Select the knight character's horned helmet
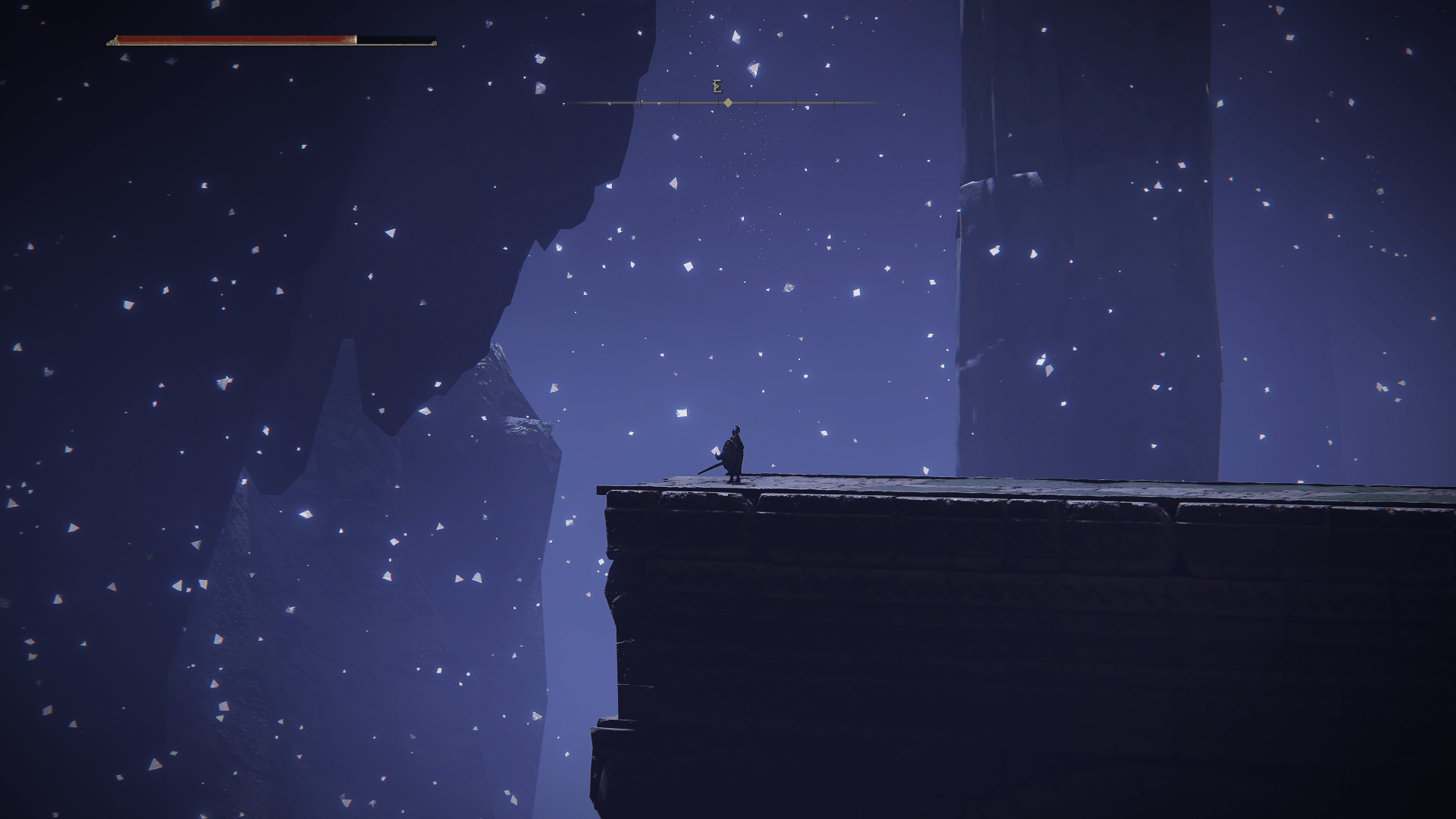The width and height of the screenshot is (1456, 819). point(736,429)
